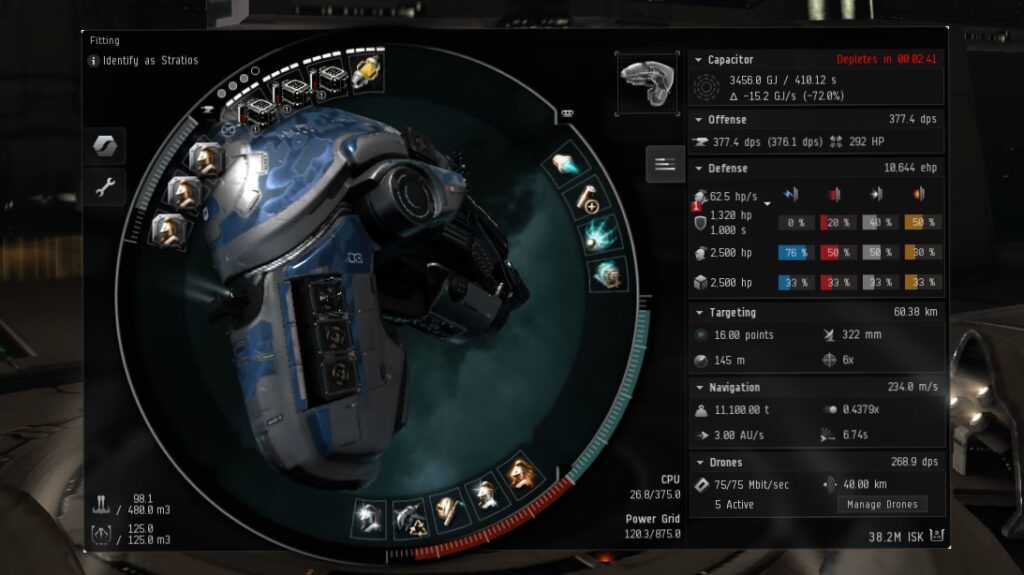Collapse the Drones stats section
Image resolution: width=1024 pixels, height=575 pixels.
[x=698, y=463]
